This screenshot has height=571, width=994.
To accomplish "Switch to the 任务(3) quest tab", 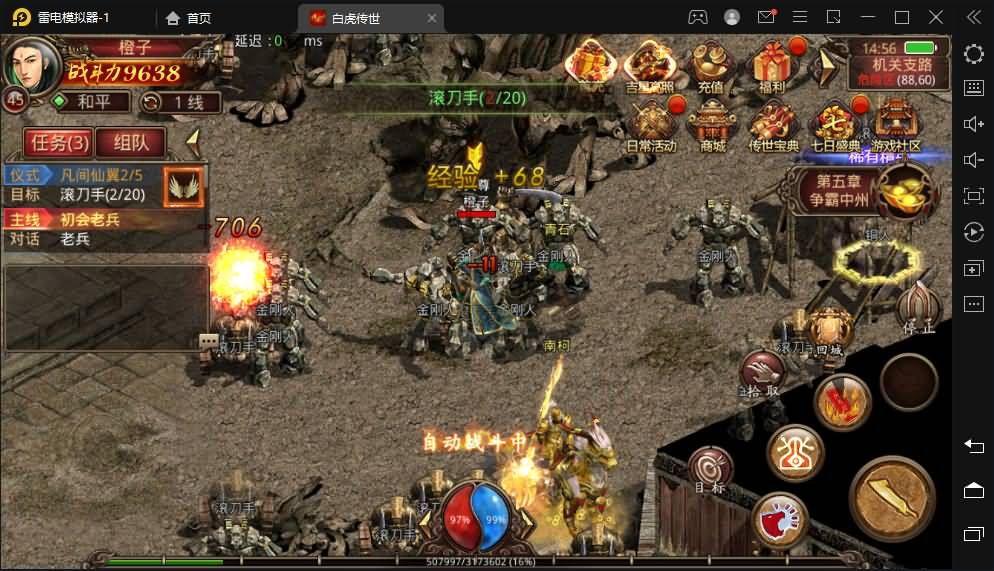I will tap(60, 143).
